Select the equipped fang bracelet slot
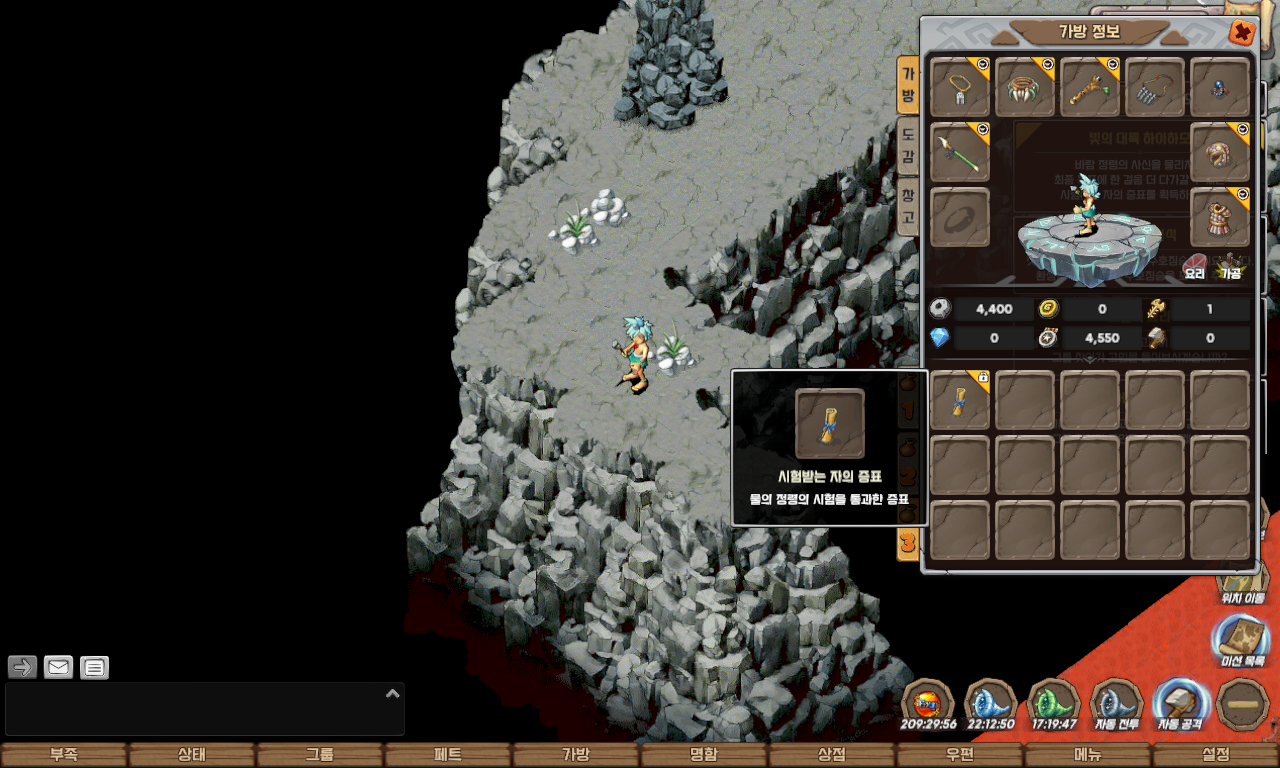1280x768 pixels. click(1025, 87)
